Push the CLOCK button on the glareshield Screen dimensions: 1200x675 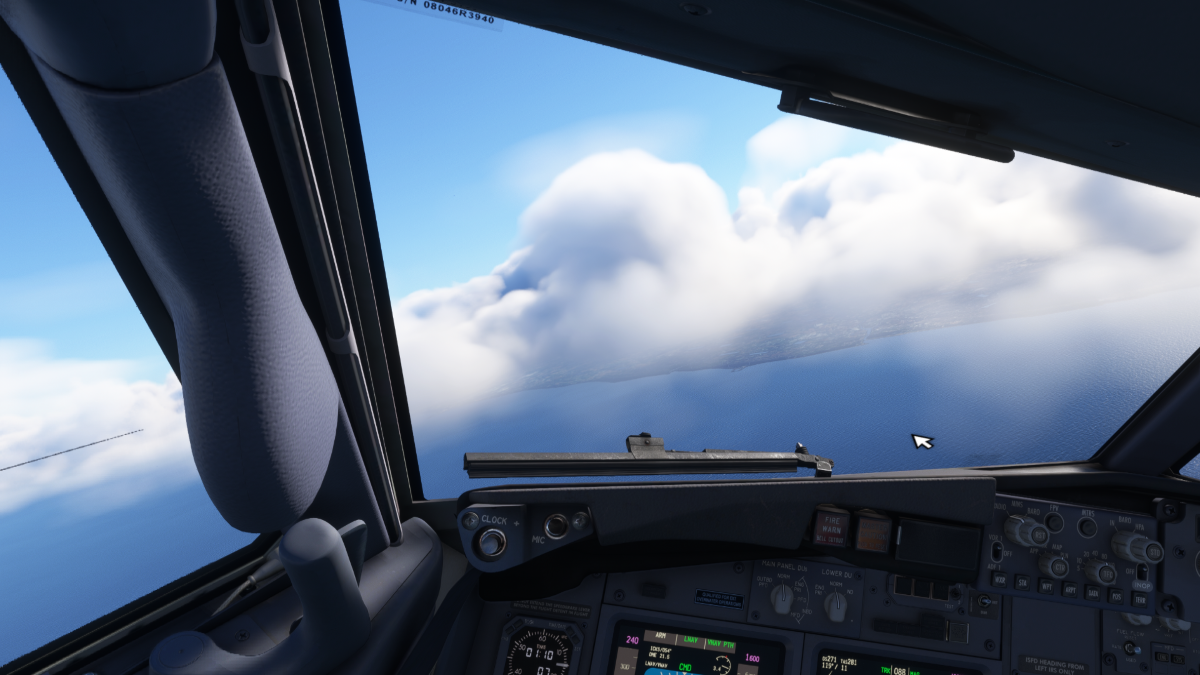(491, 543)
